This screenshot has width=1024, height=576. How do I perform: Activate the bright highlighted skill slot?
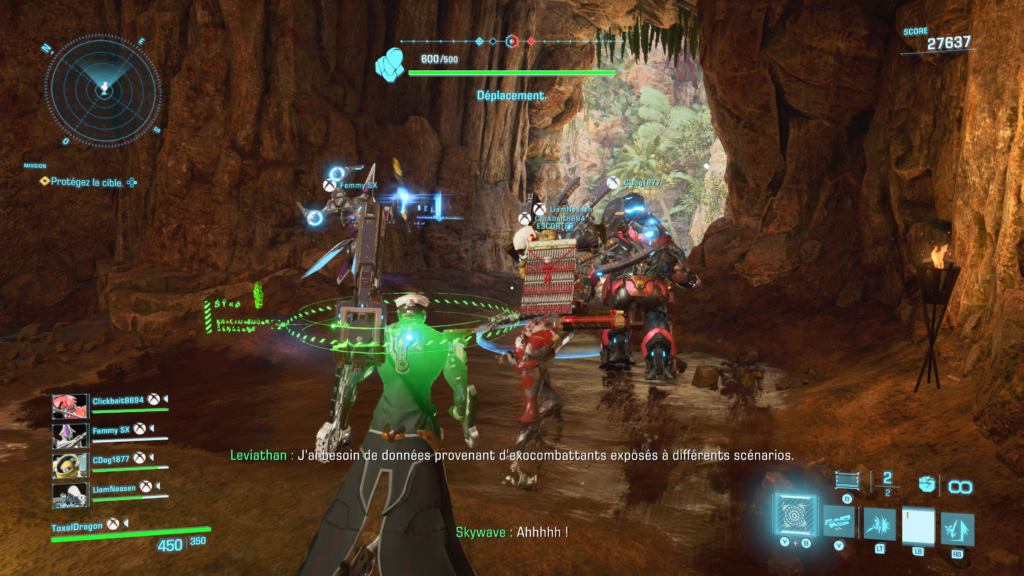pyautogui.click(x=918, y=526)
